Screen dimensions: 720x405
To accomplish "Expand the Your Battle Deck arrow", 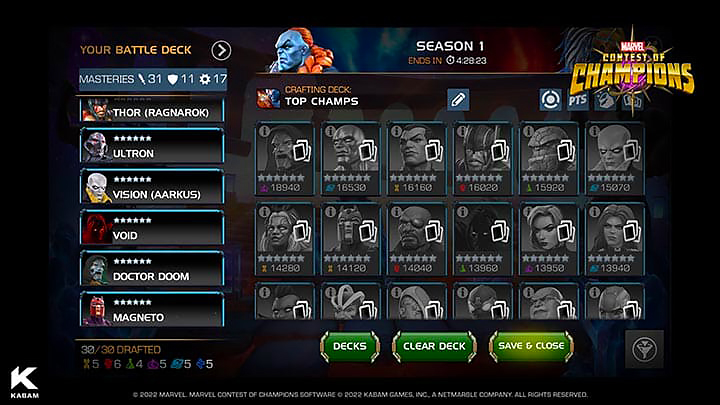I will click(221, 50).
